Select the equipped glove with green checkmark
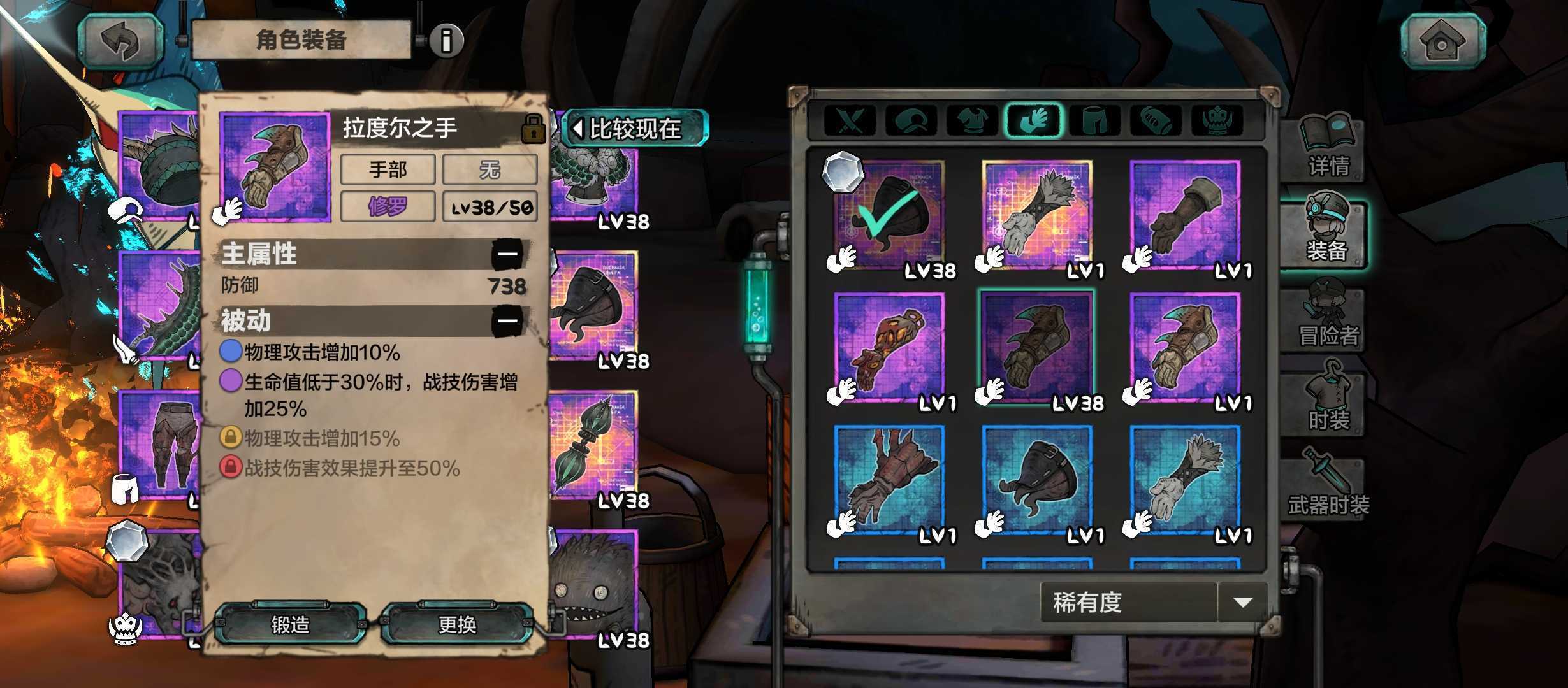Image resolution: width=1568 pixels, height=688 pixels. [889, 217]
